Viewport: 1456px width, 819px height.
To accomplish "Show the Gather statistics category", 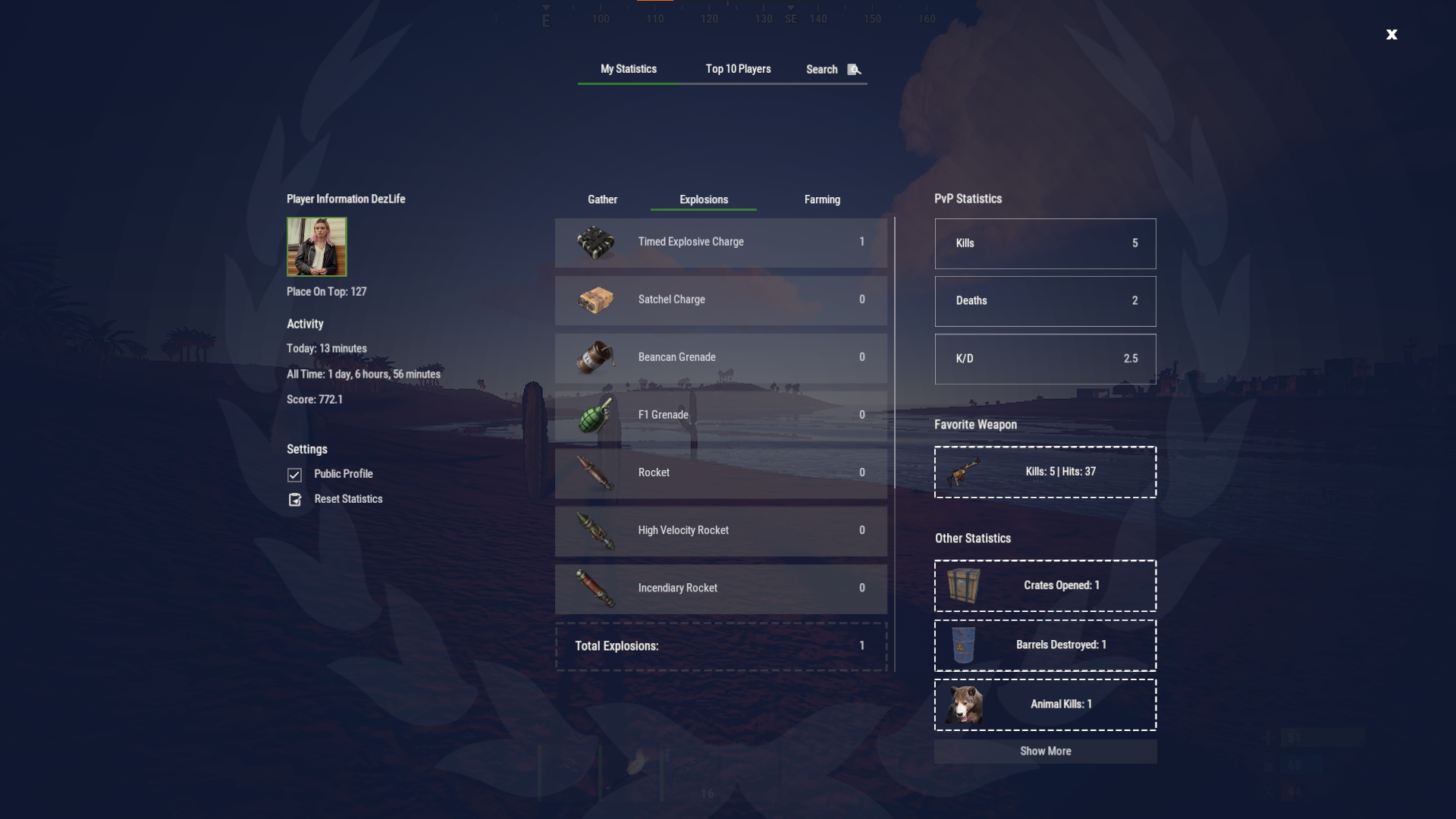I will (x=602, y=199).
